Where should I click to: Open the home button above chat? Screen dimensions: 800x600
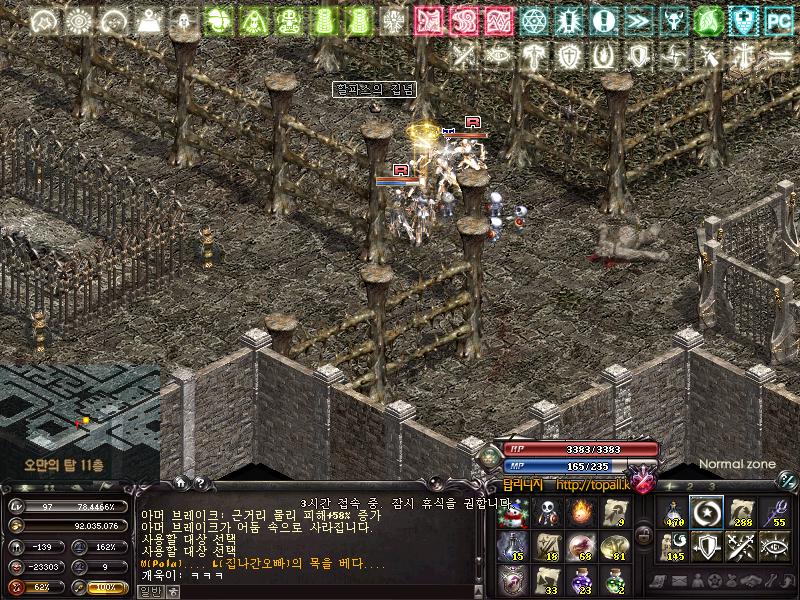pyautogui.click(x=181, y=483)
